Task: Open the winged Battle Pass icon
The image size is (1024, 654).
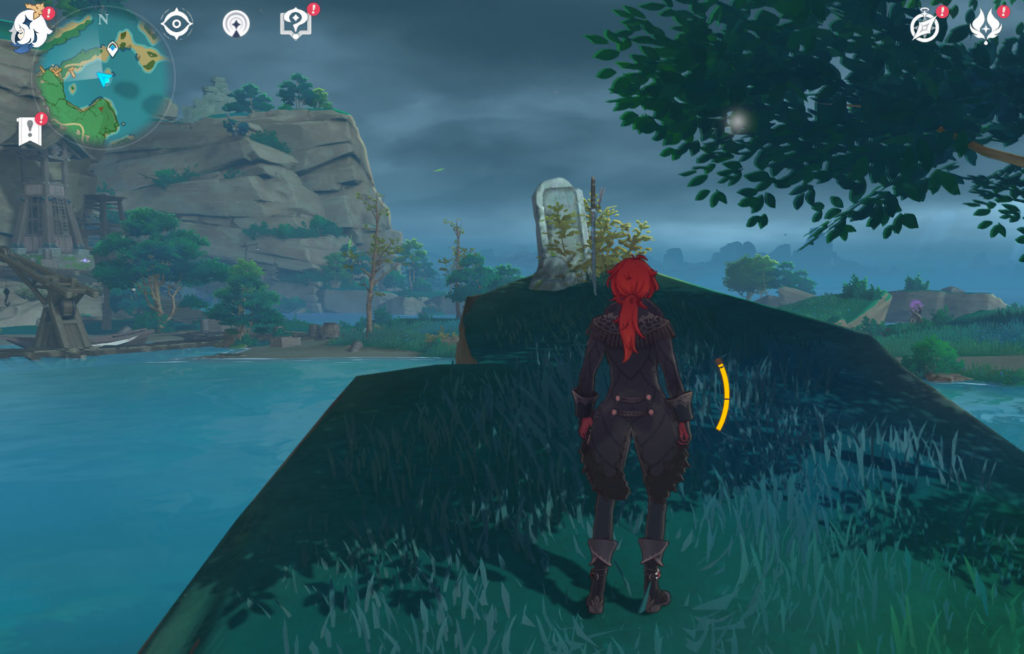Action: [985, 27]
